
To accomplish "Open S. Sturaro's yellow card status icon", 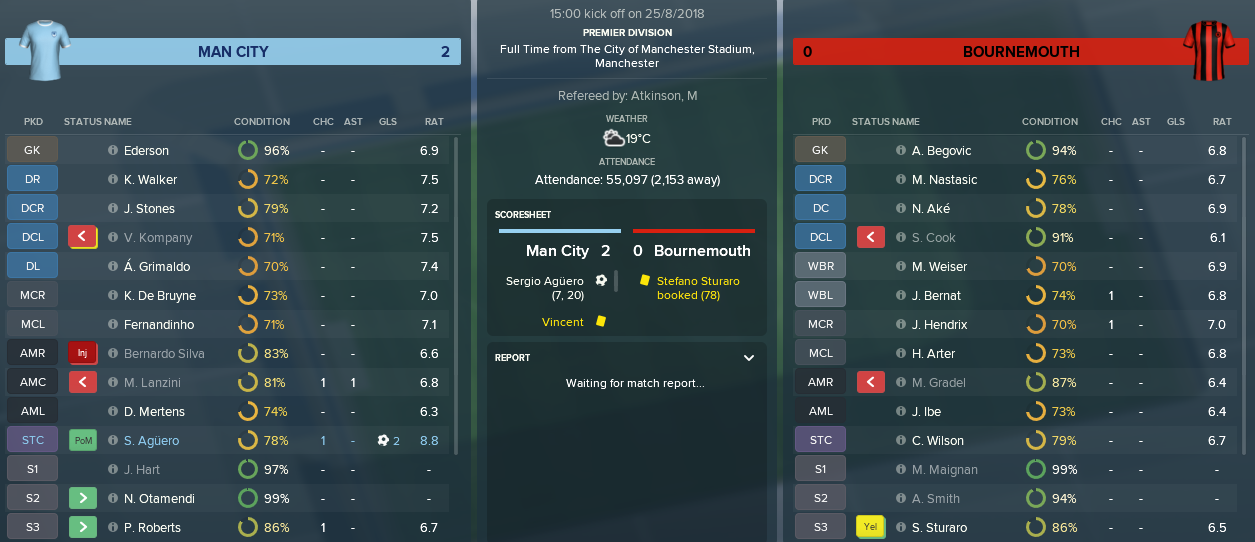I will (871, 528).
